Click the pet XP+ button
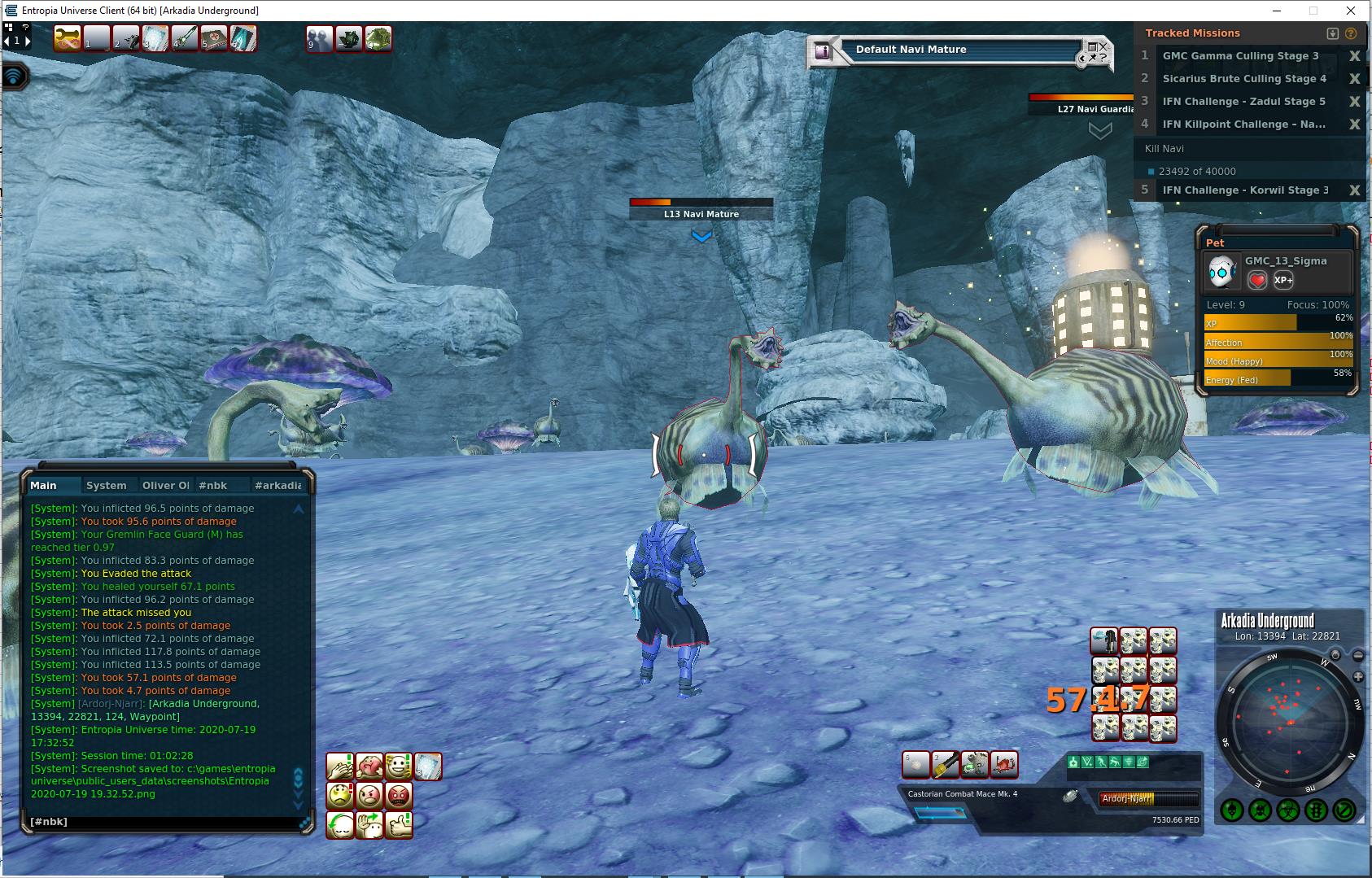1372x878 pixels. 1283,280
